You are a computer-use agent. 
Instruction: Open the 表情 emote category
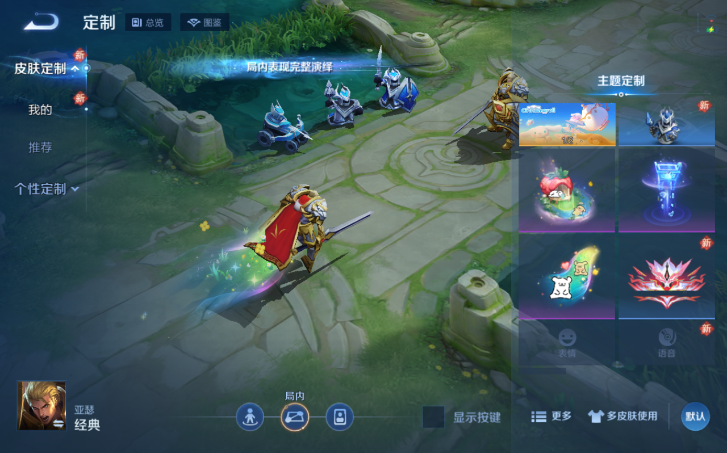pyautogui.click(x=567, y=342)
